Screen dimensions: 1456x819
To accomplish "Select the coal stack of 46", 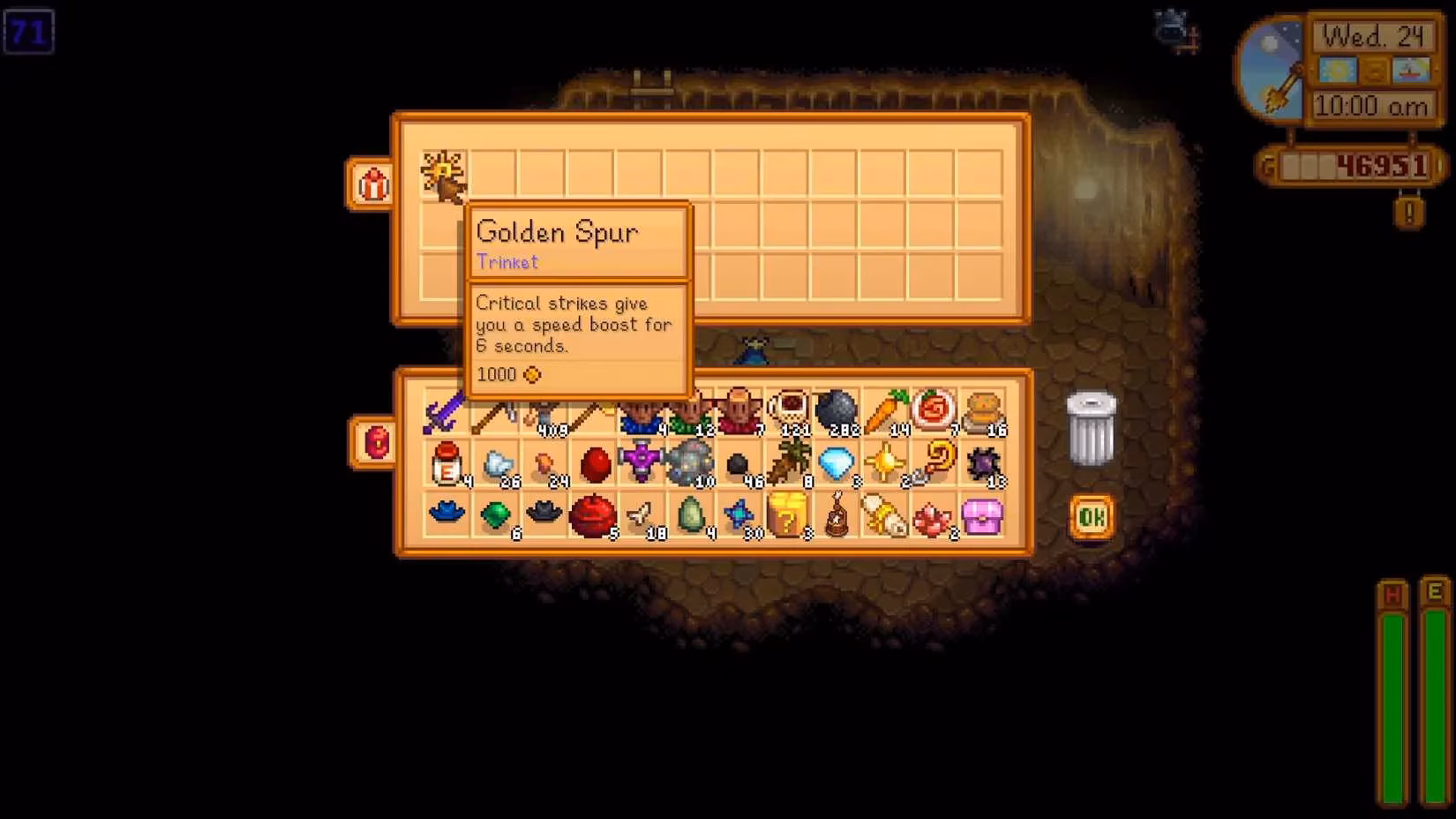I will [x=735, y=462].
